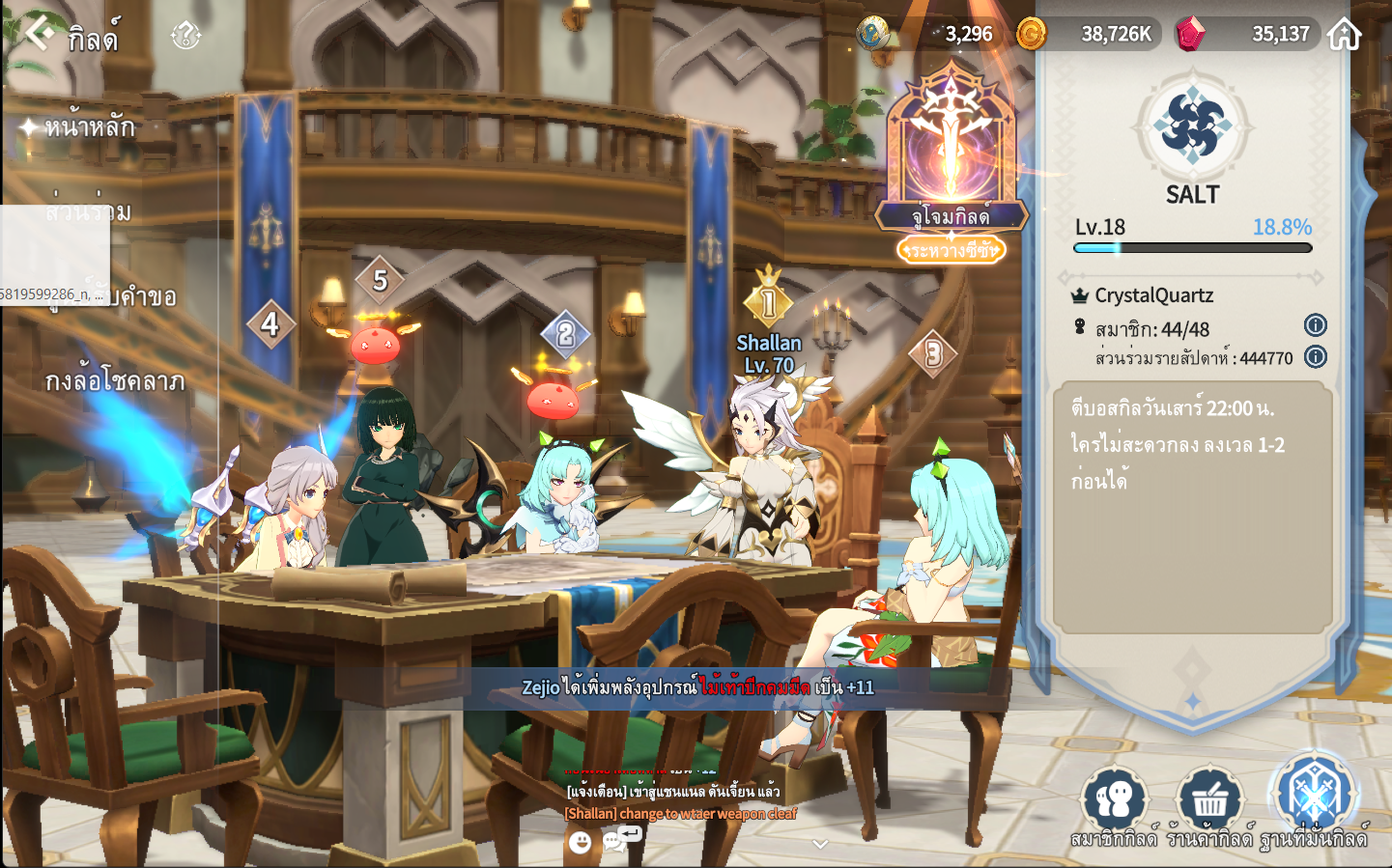Open the สมาชิกกิลด์ guild members button
Viewport: 1392px width, 868px height.
[x=1114, y=805]
